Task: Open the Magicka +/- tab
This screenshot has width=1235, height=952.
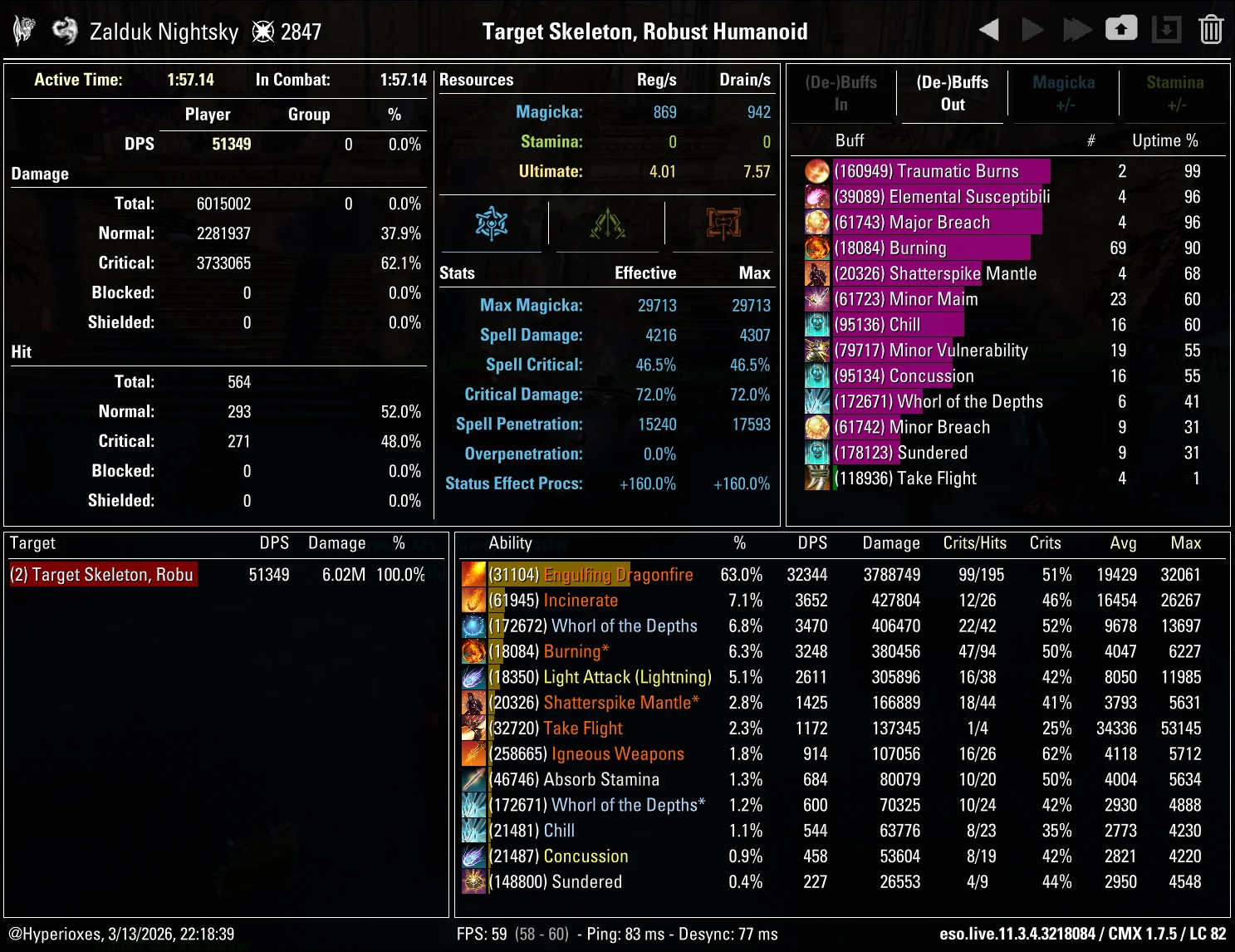Action: (1064, 93)
